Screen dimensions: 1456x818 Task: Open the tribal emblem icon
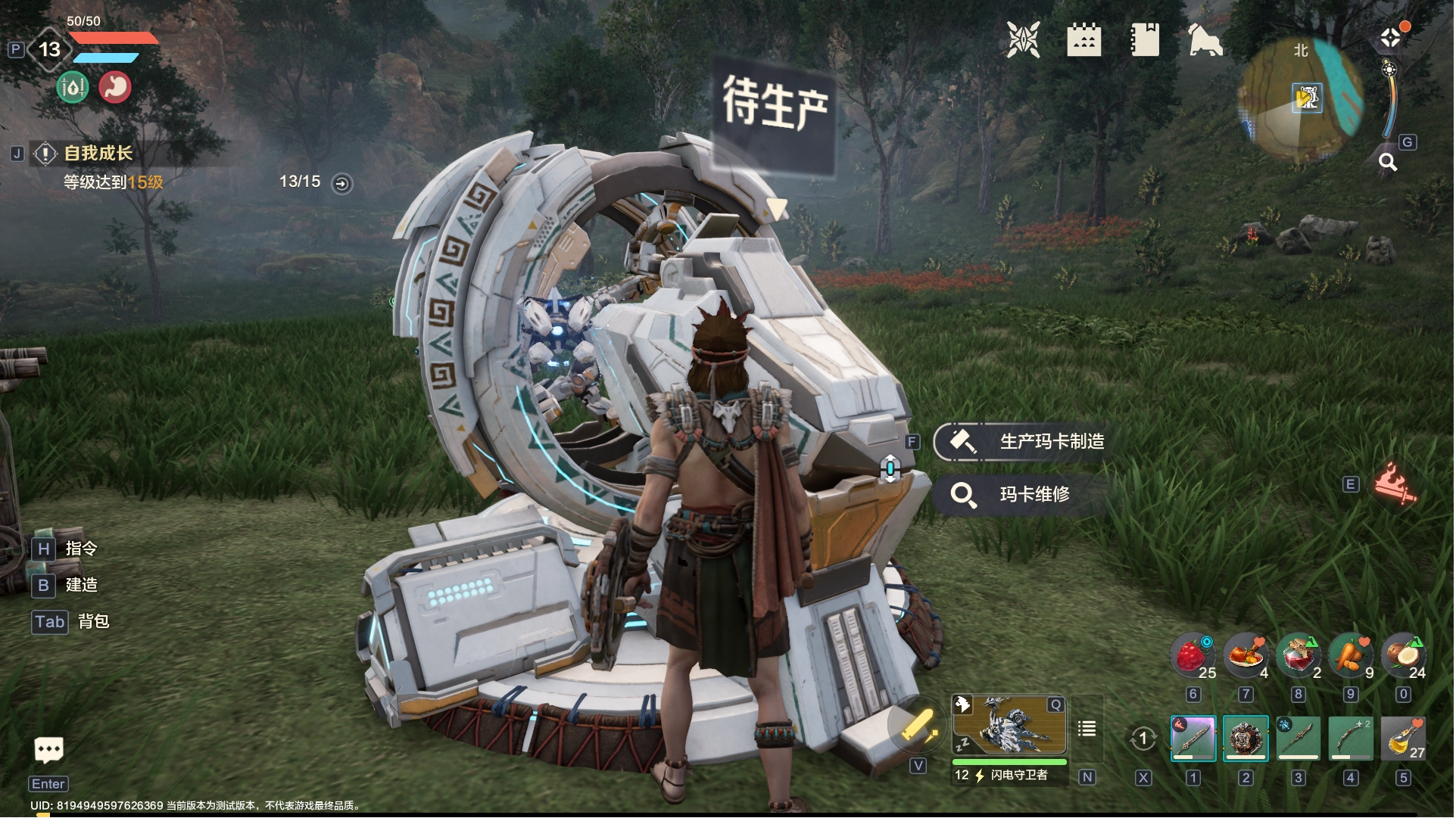[x=1023, y=39]
